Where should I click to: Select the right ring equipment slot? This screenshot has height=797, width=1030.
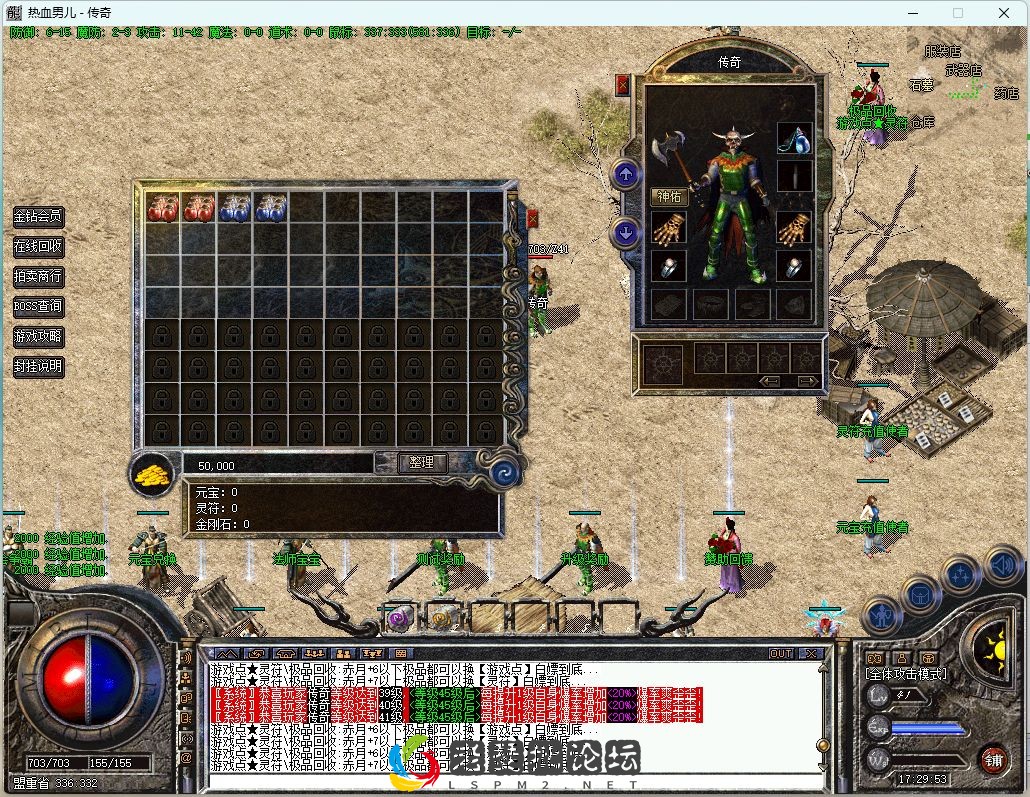[795, 266]
